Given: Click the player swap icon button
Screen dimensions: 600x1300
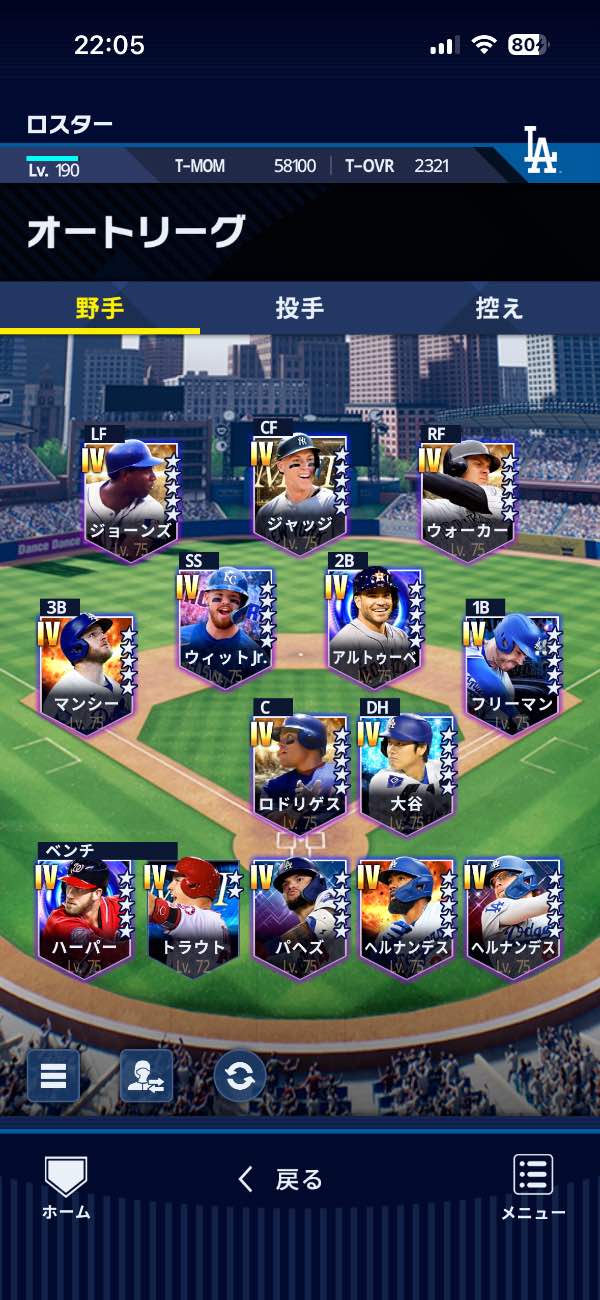Looking at the screenshot, I should 146,1076.
